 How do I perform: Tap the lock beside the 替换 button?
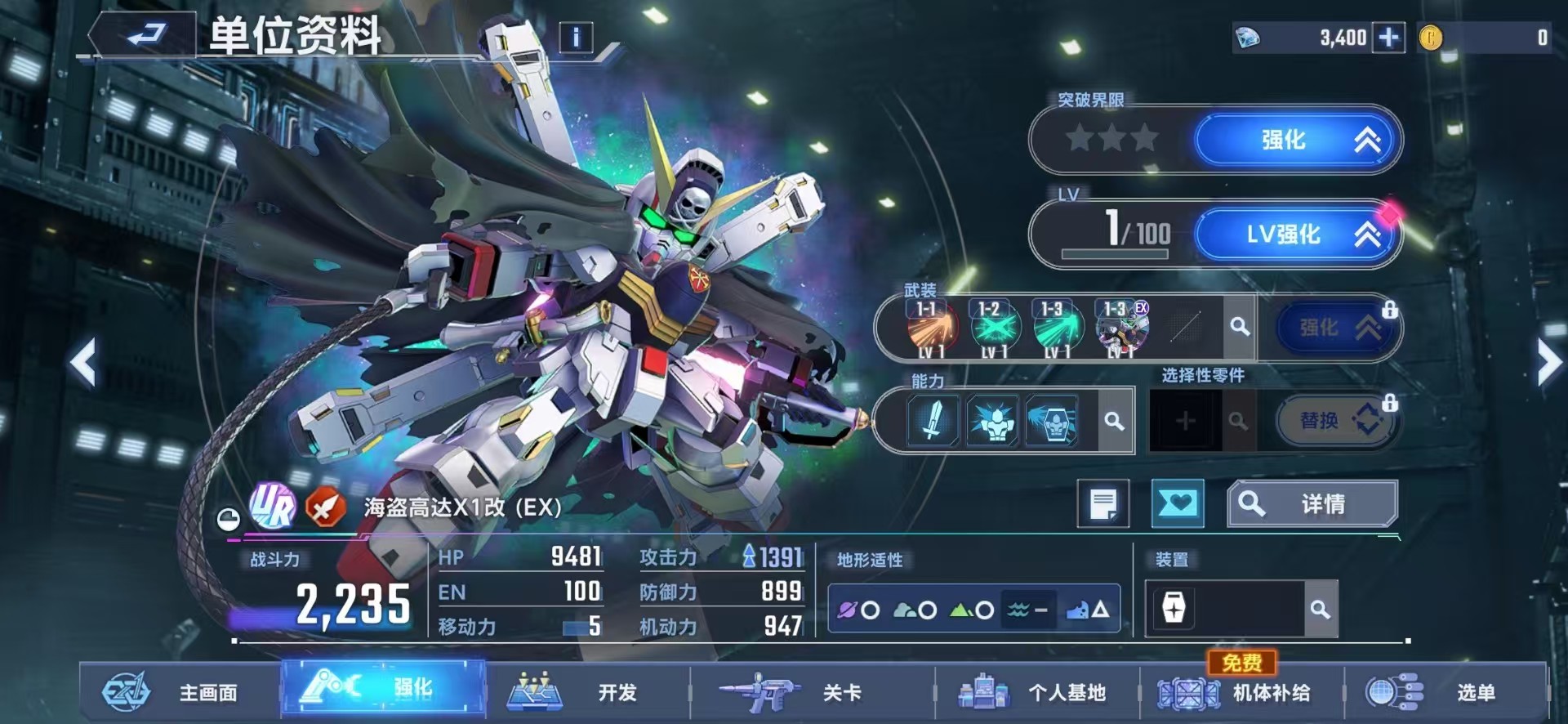[1390, 400]
